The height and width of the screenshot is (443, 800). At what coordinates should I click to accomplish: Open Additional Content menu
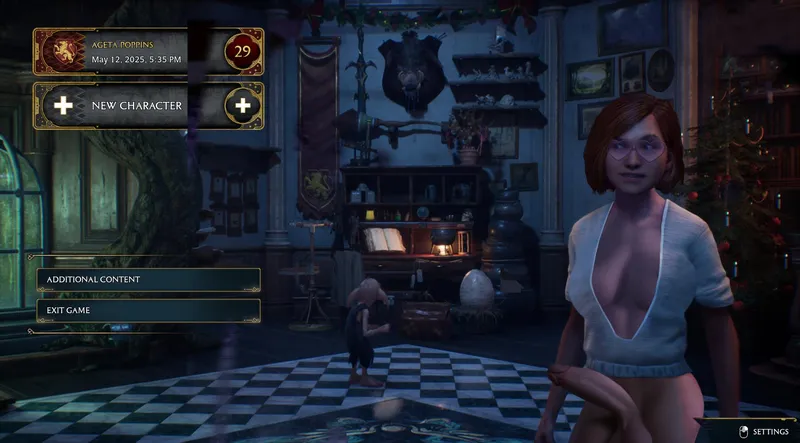click(x=148, y=279)
